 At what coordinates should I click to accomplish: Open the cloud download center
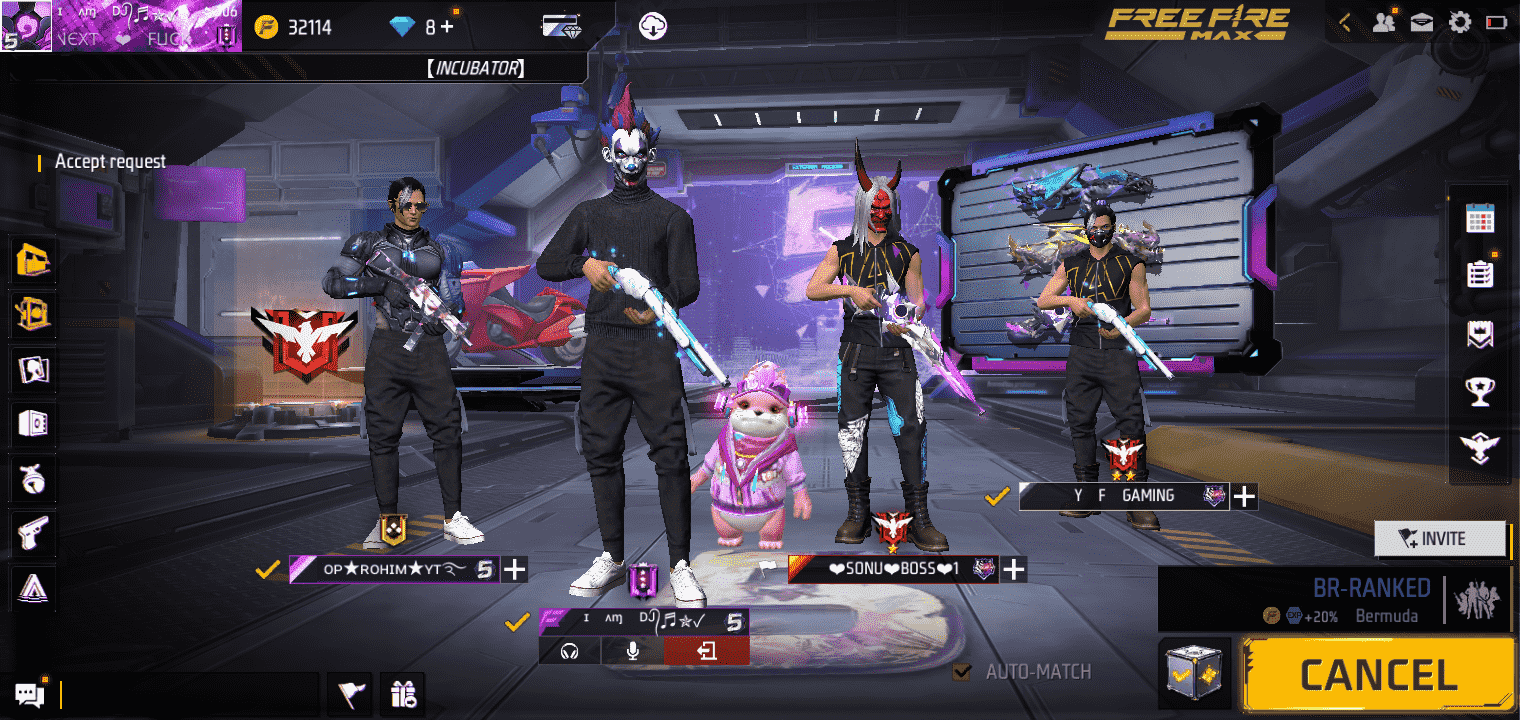(652, 26)
